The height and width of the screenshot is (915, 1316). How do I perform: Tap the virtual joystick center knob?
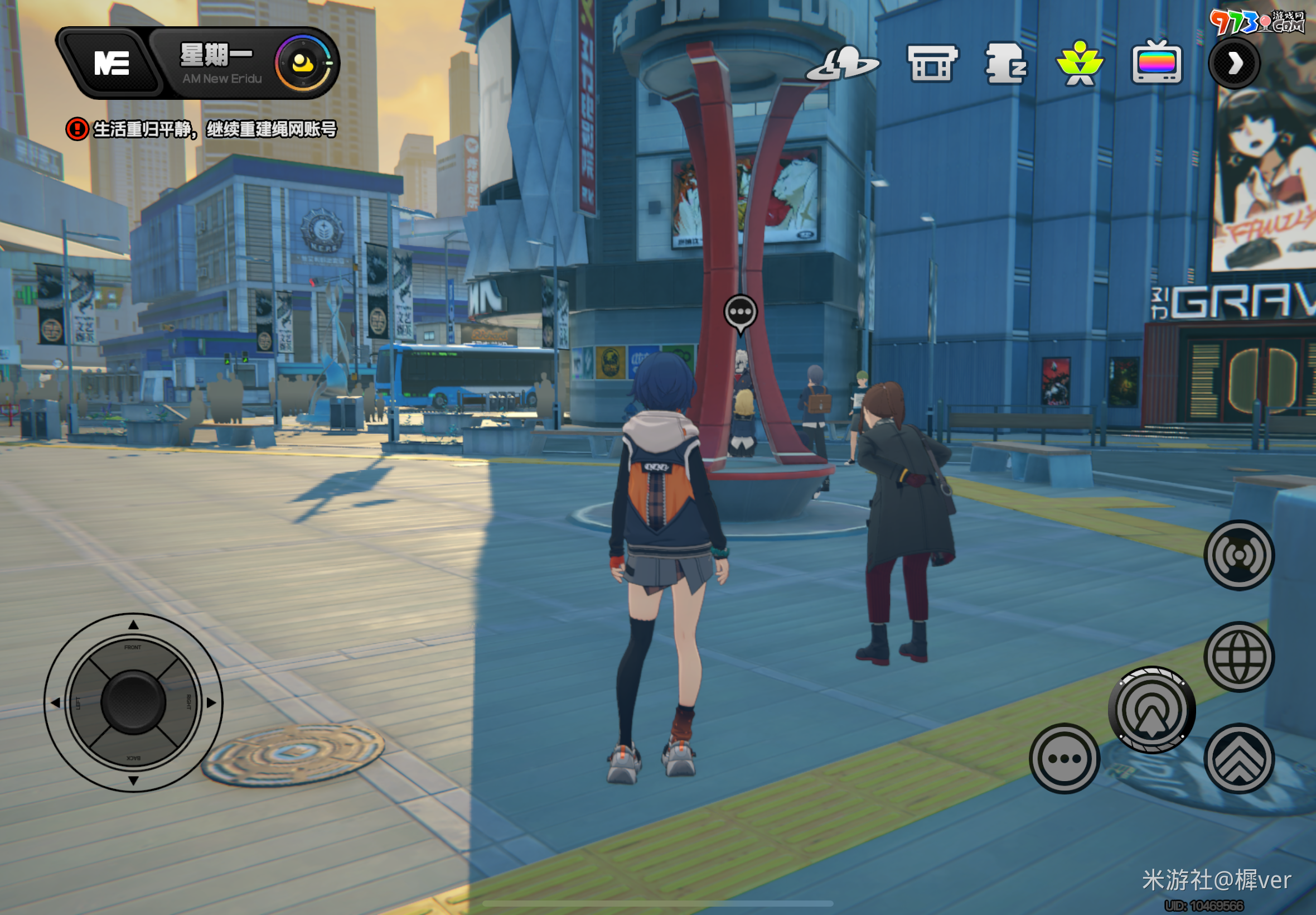click(x=133, y=702)
